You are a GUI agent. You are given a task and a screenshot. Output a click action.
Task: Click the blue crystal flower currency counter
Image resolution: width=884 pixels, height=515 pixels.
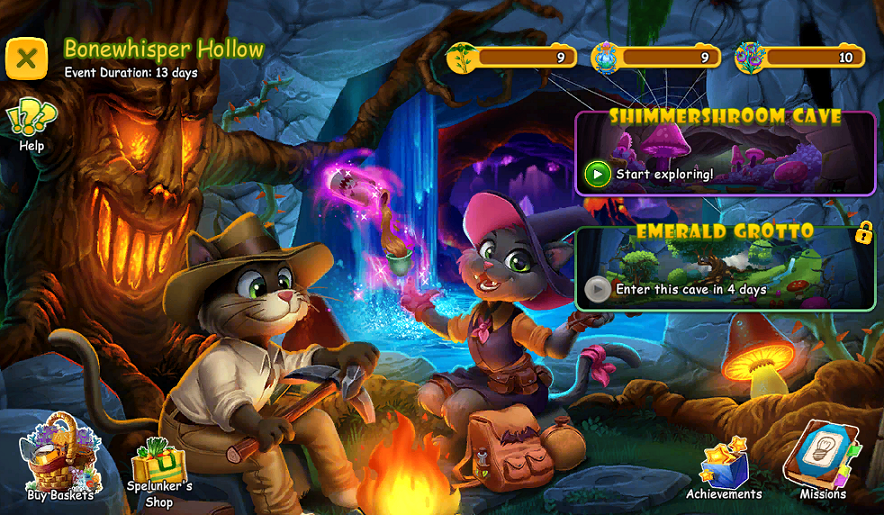(657, 58)
